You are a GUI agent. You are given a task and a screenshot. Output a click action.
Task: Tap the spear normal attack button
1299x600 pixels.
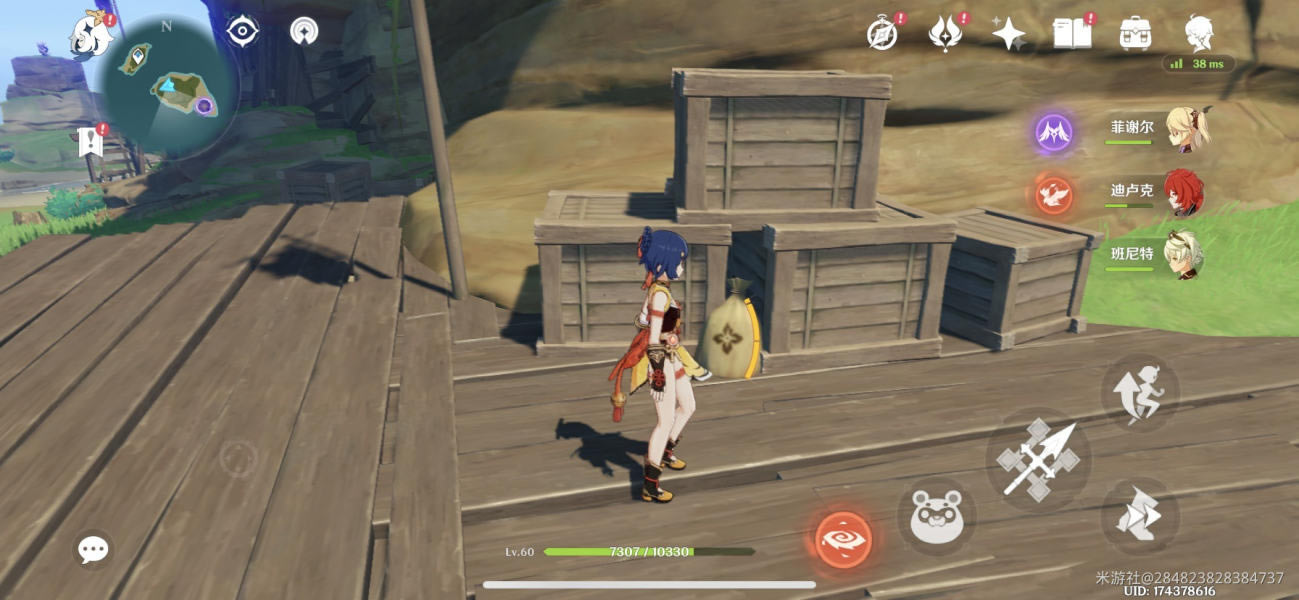(1039, 459)
